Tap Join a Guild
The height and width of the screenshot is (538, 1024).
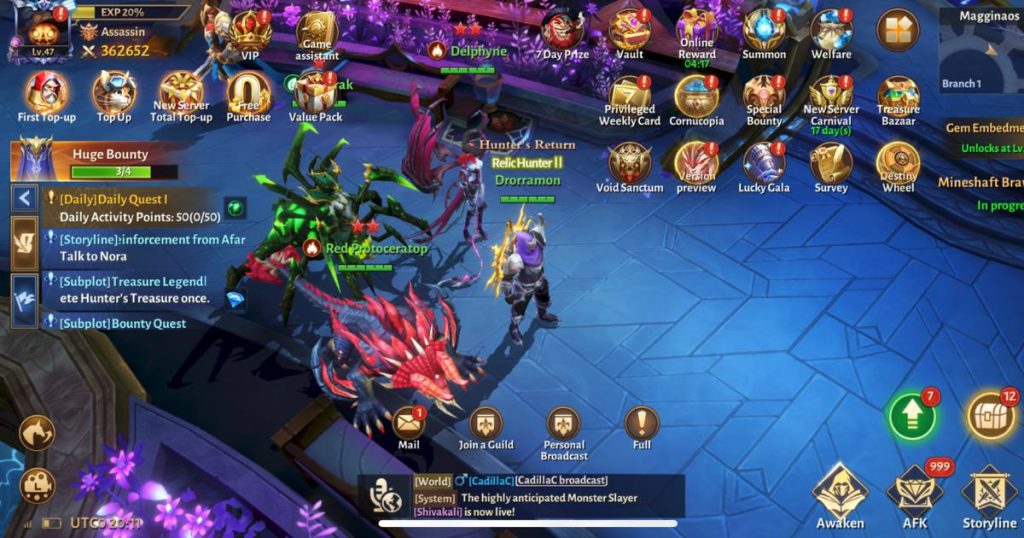click(x=486, y=423)
